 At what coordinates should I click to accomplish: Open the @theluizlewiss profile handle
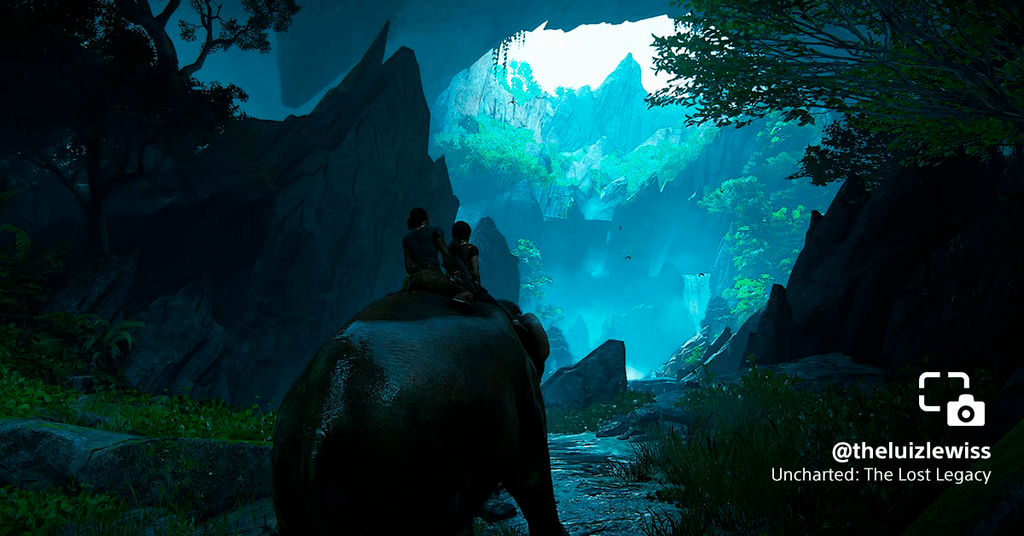point(910,451)
